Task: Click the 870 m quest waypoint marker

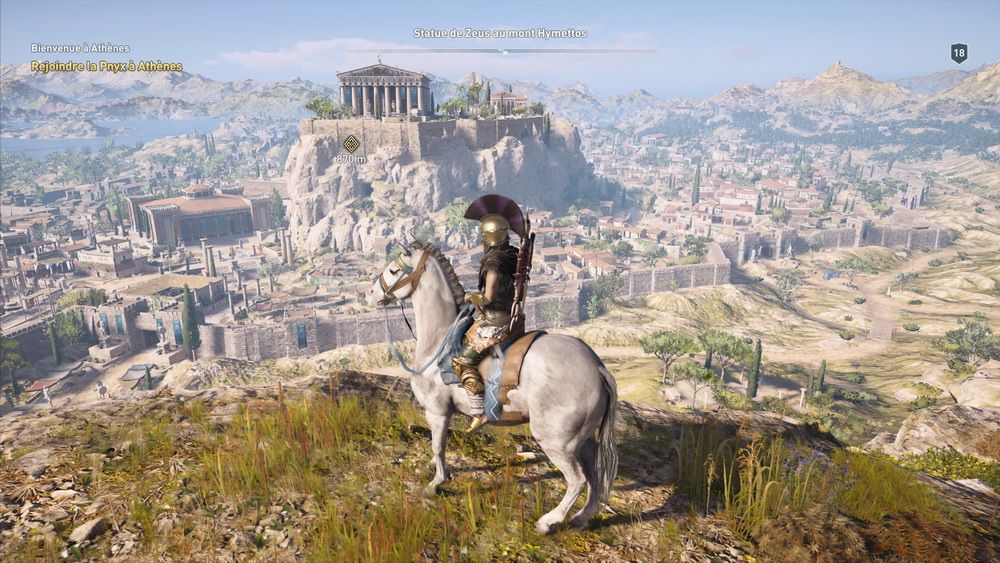Action: point(351,144)
